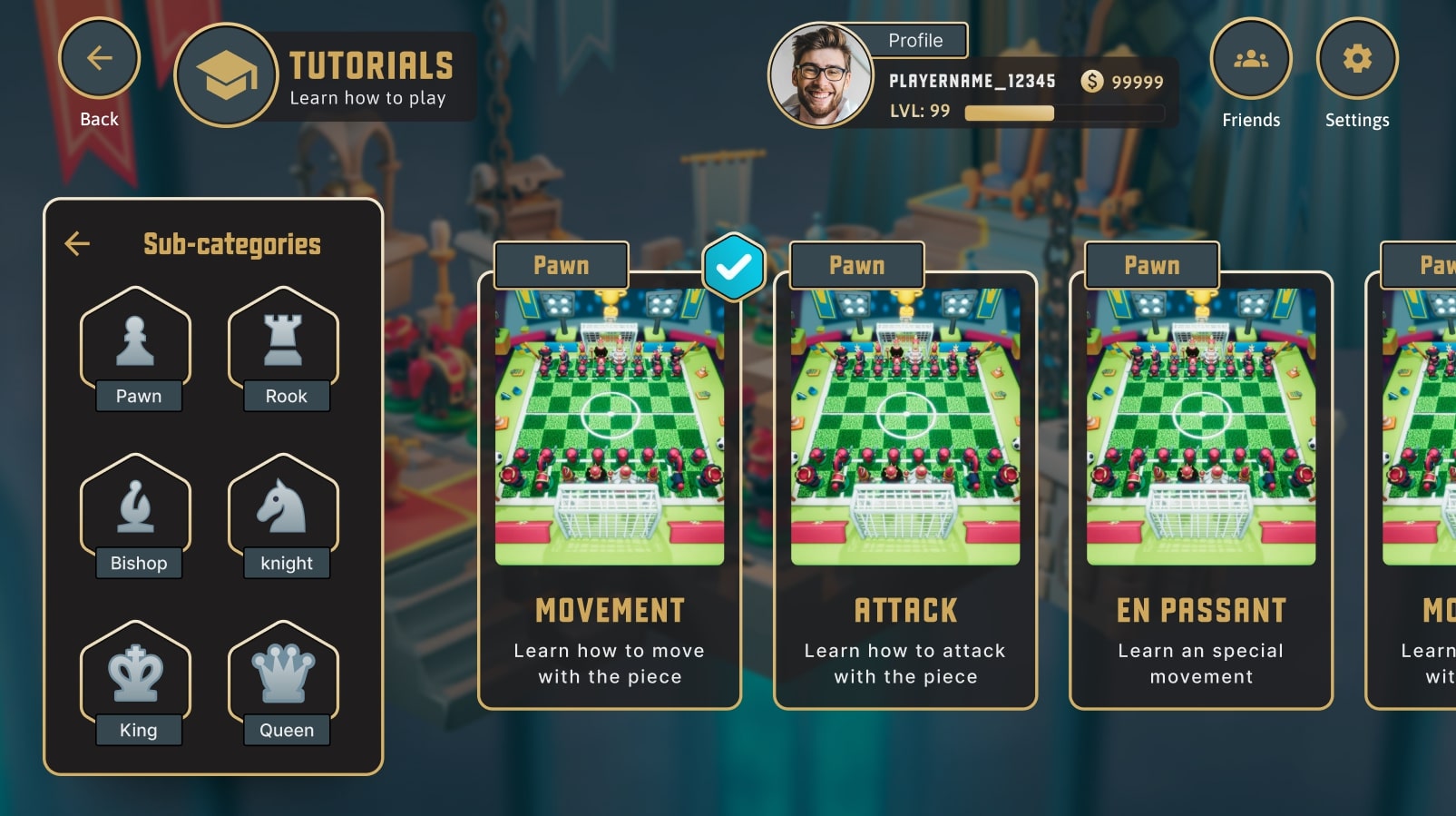The height and width of the screenshot is (816, 1456).
Task: Open the Pawn Movement tutorial card
Action: (610, 490)
